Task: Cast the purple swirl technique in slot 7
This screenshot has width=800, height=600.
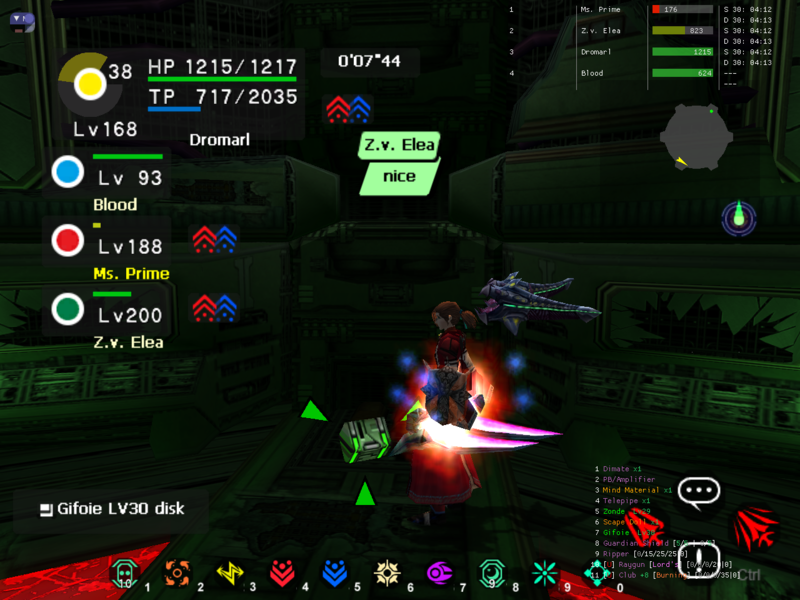Action: click(x=439, y=572)
